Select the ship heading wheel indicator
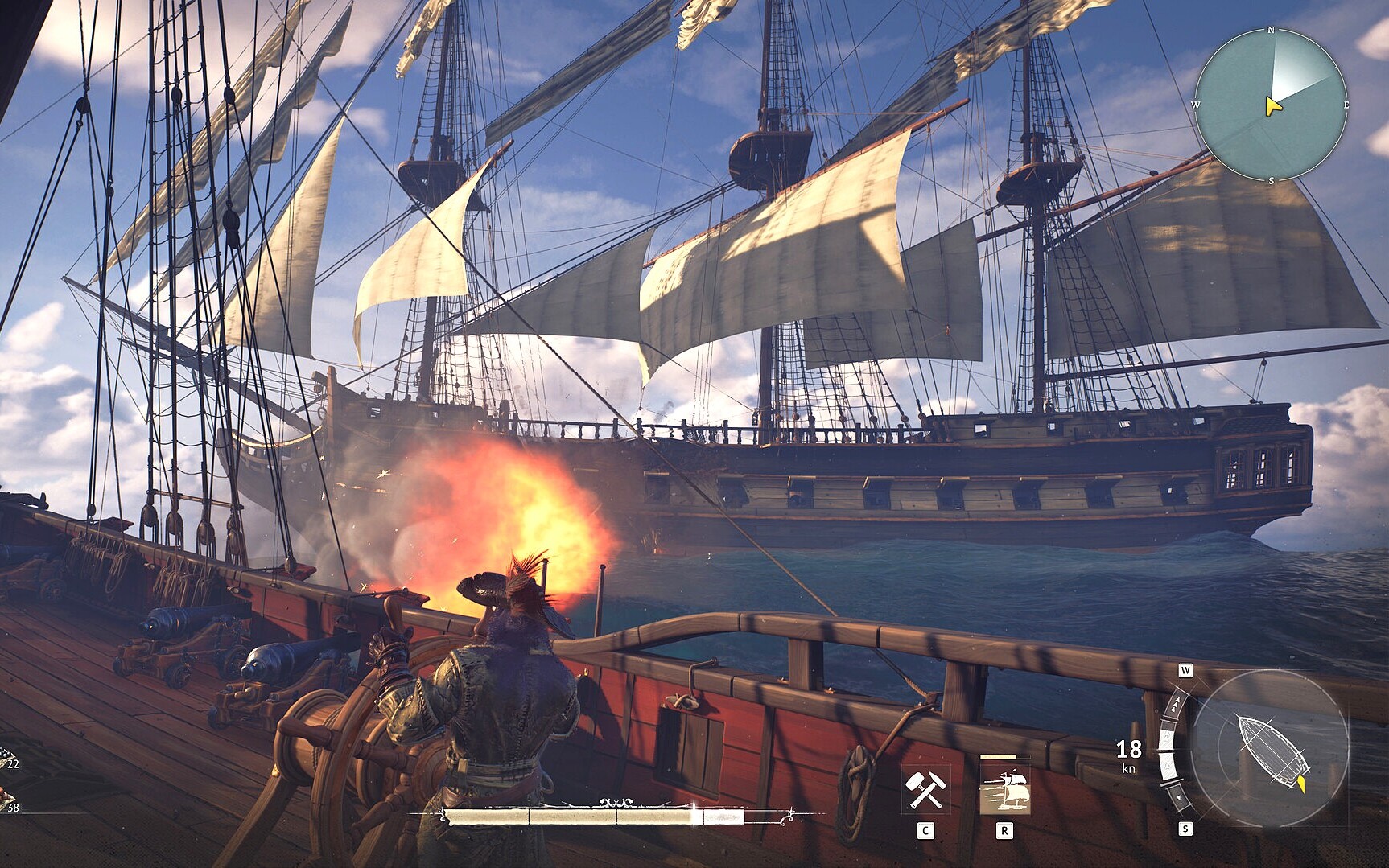1389x868 pixels. tap(1269, 747)
